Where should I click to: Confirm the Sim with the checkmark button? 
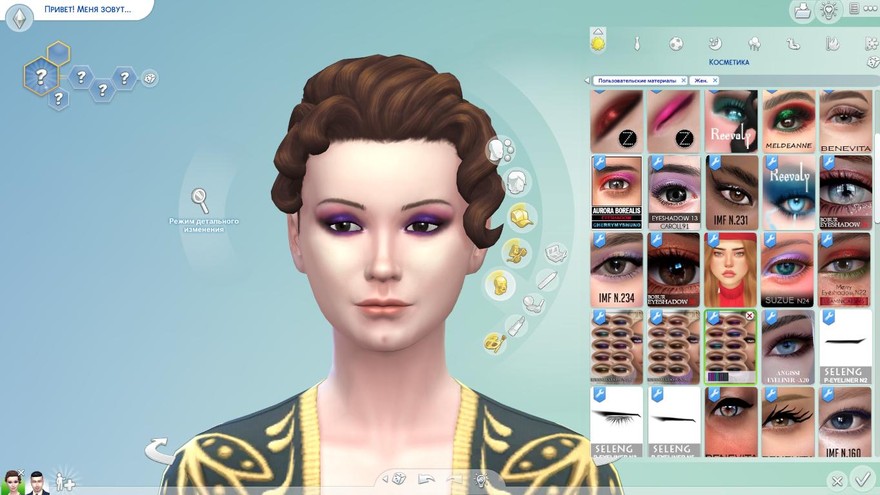pos(863,481)
